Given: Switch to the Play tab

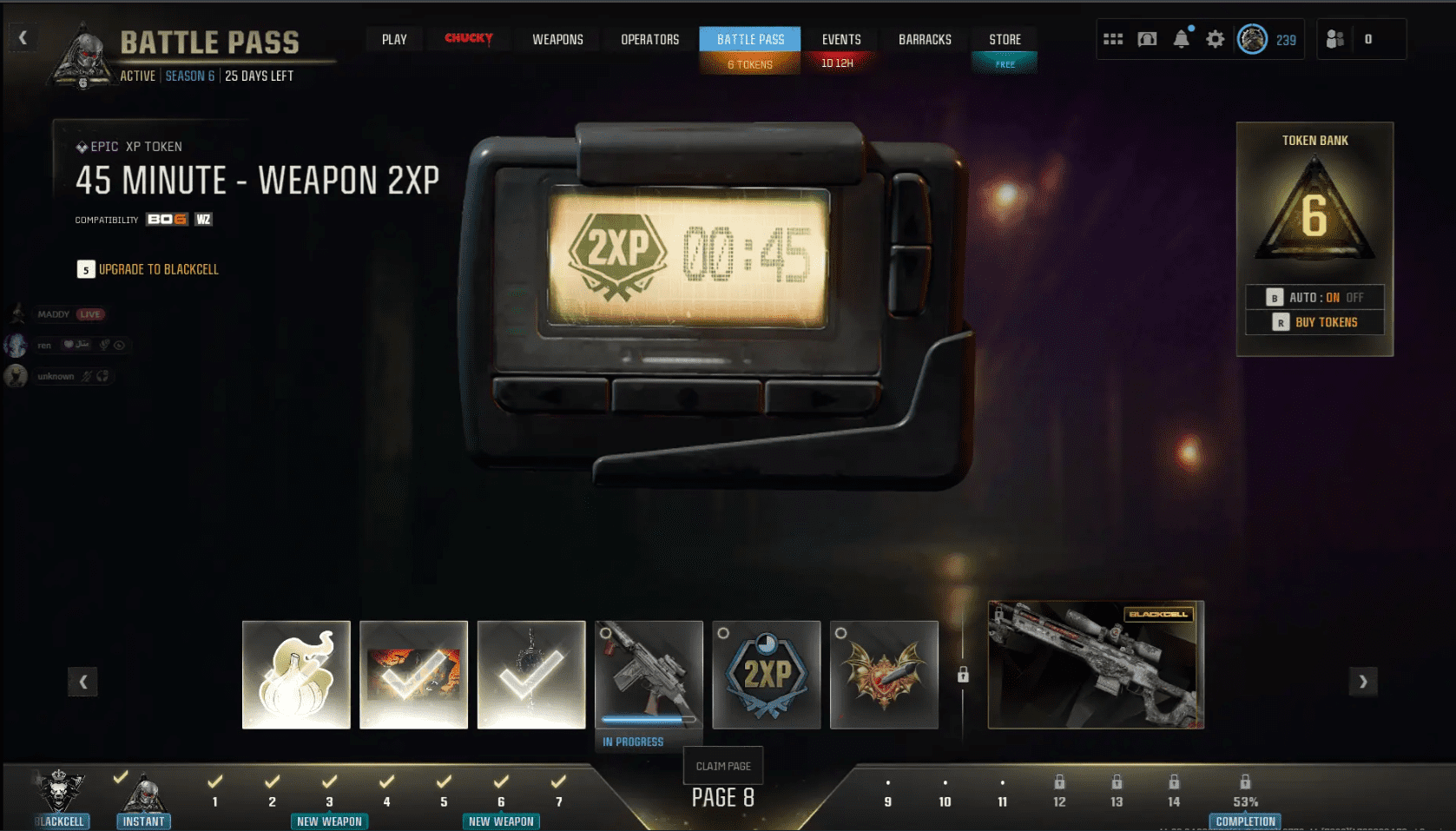Looking at the screenshot, I should pyautogui.click(x=394, y=39).
